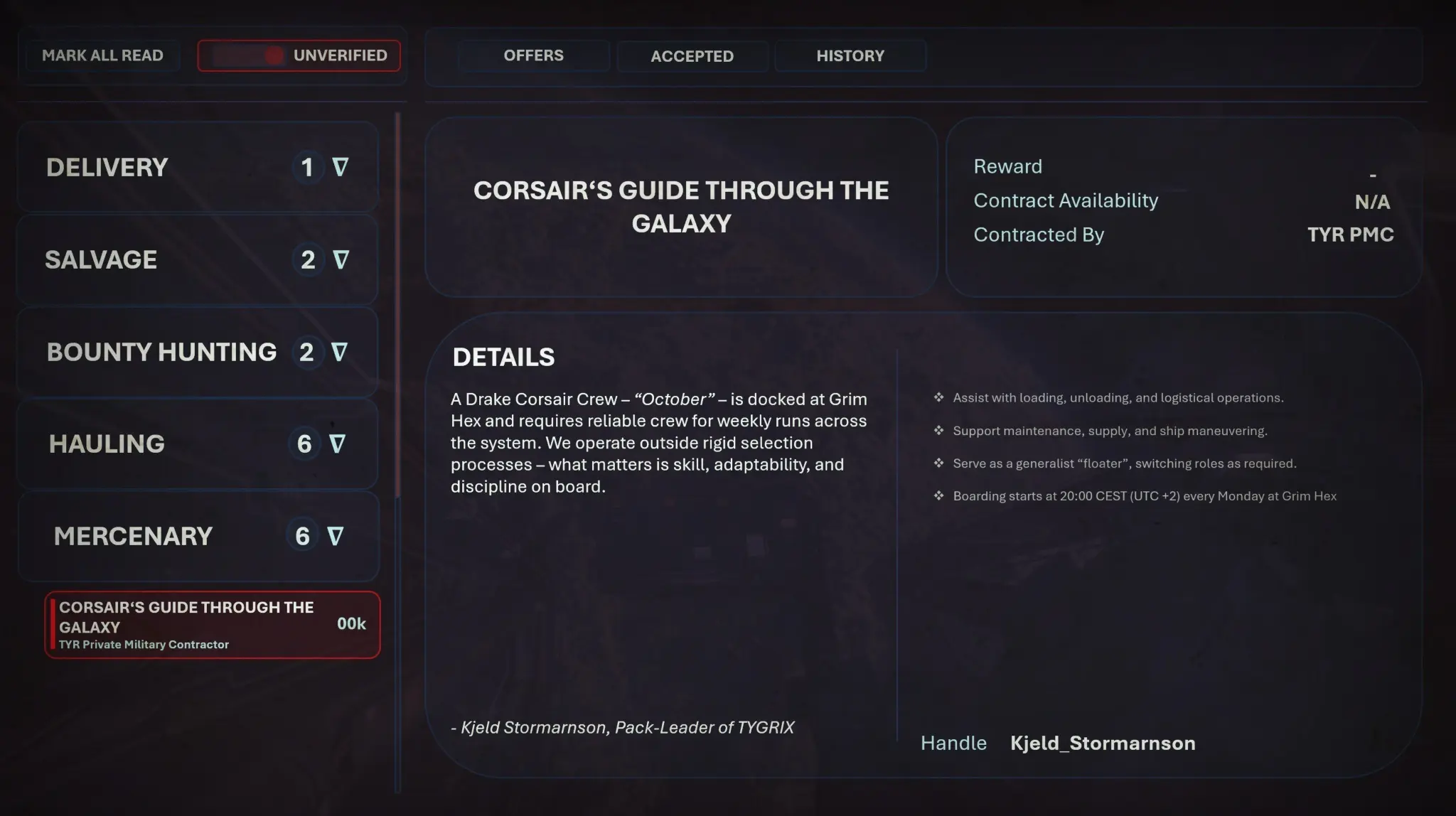
Task: Open the Bounty Hunting category
Action: 197,353
